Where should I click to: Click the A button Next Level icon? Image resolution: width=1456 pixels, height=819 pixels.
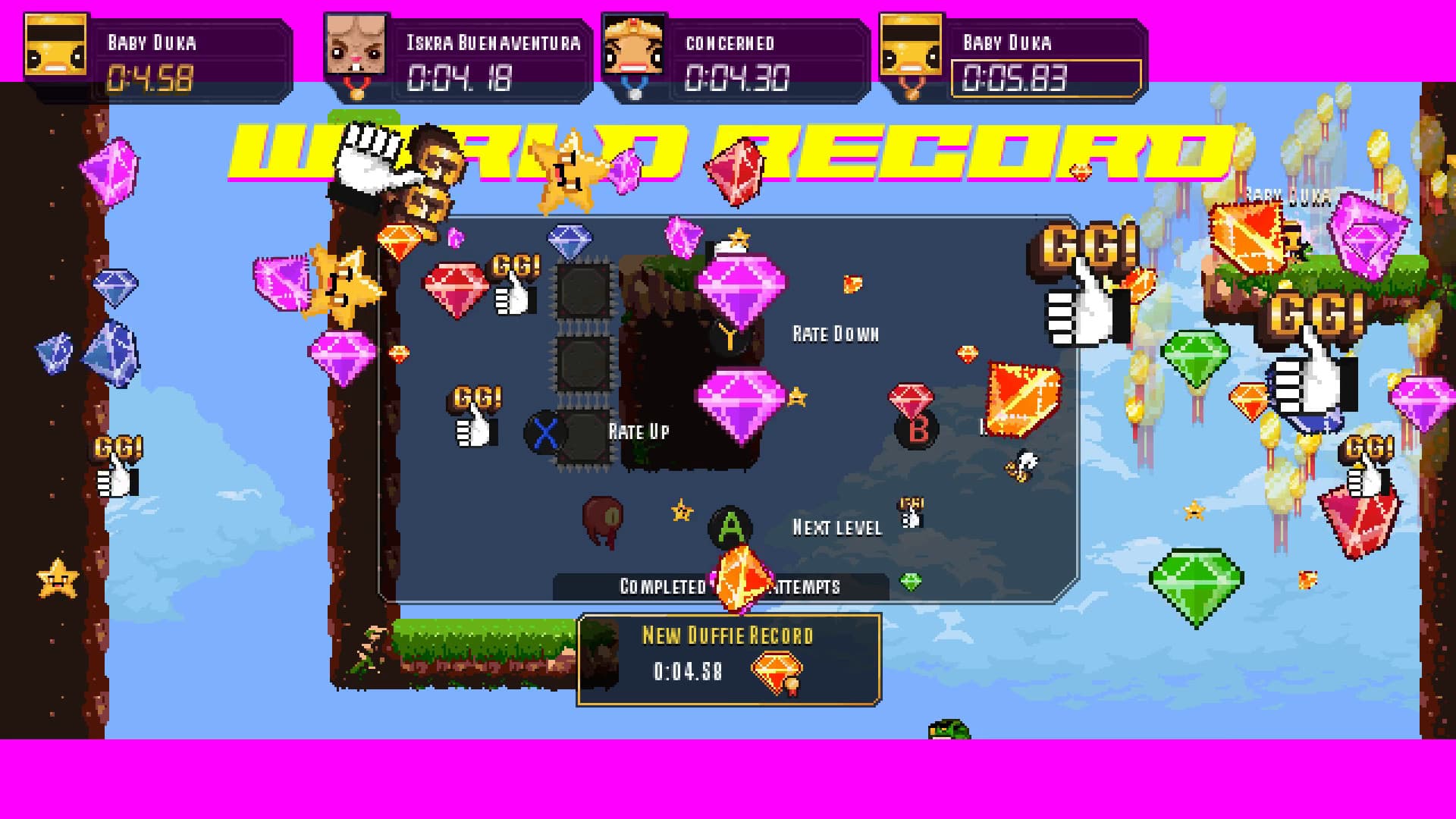tap(728, 526)
